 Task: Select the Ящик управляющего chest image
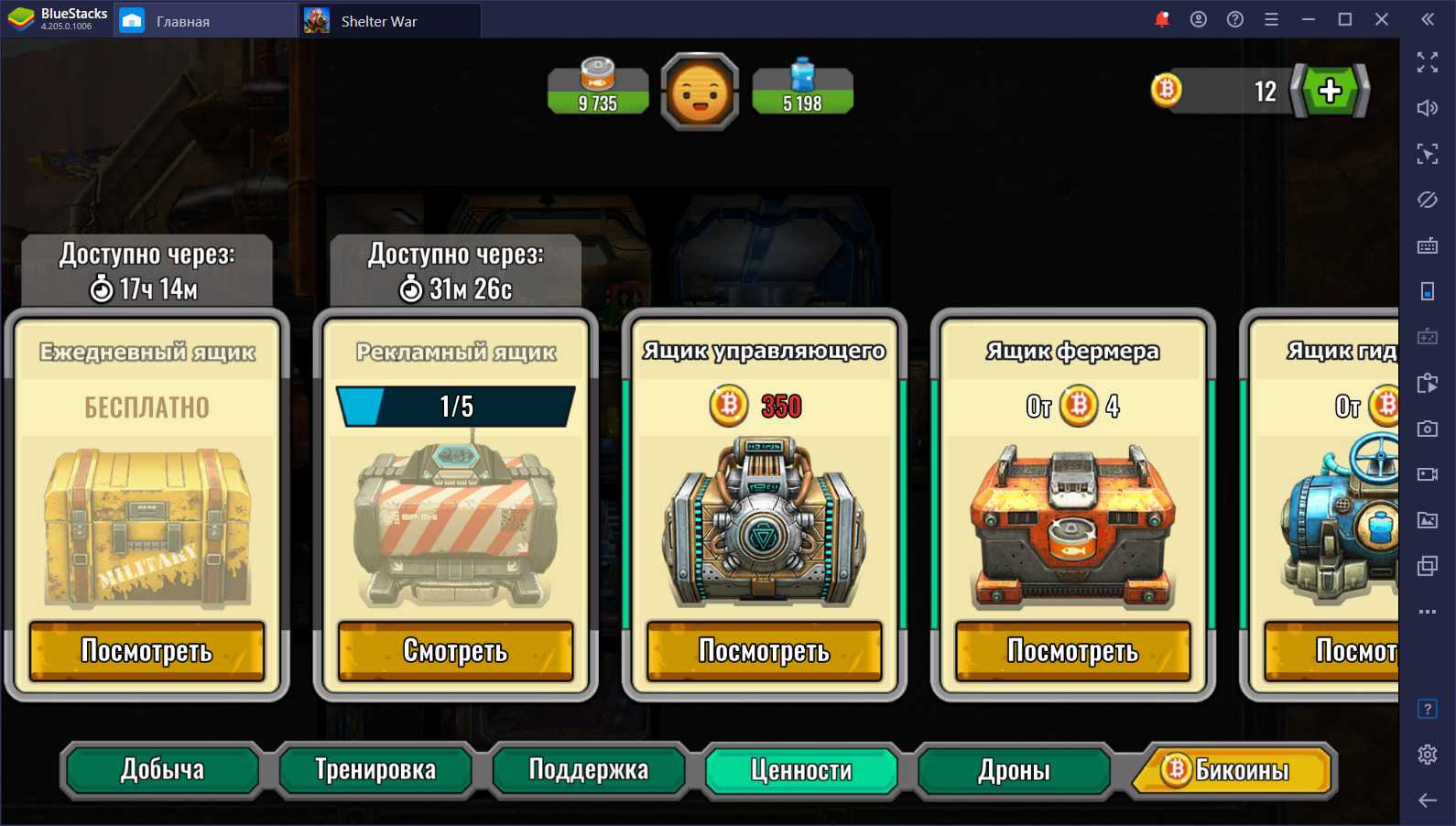click(x=764, y=524)
